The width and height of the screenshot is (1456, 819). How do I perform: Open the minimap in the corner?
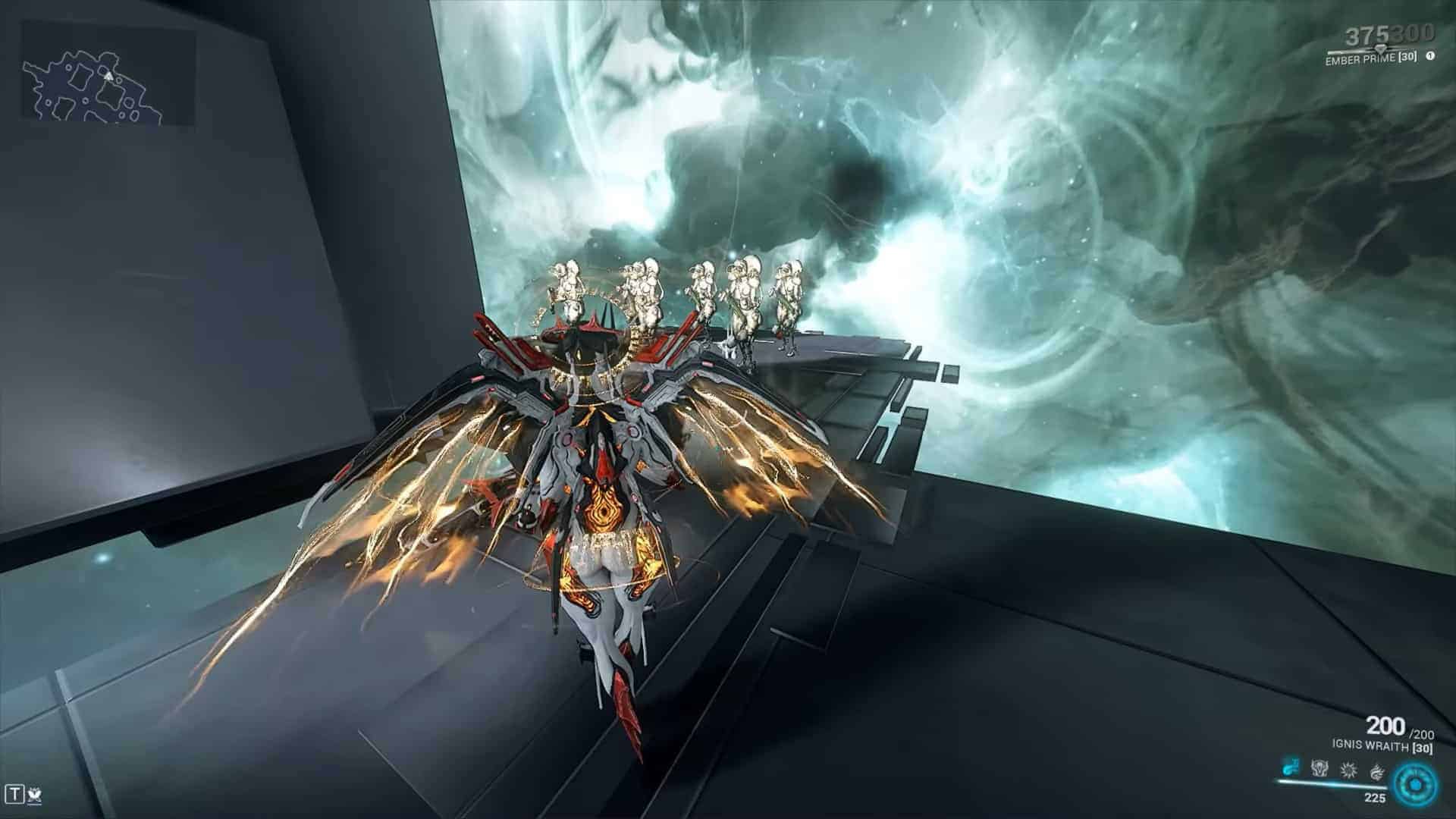coord(108,74)
